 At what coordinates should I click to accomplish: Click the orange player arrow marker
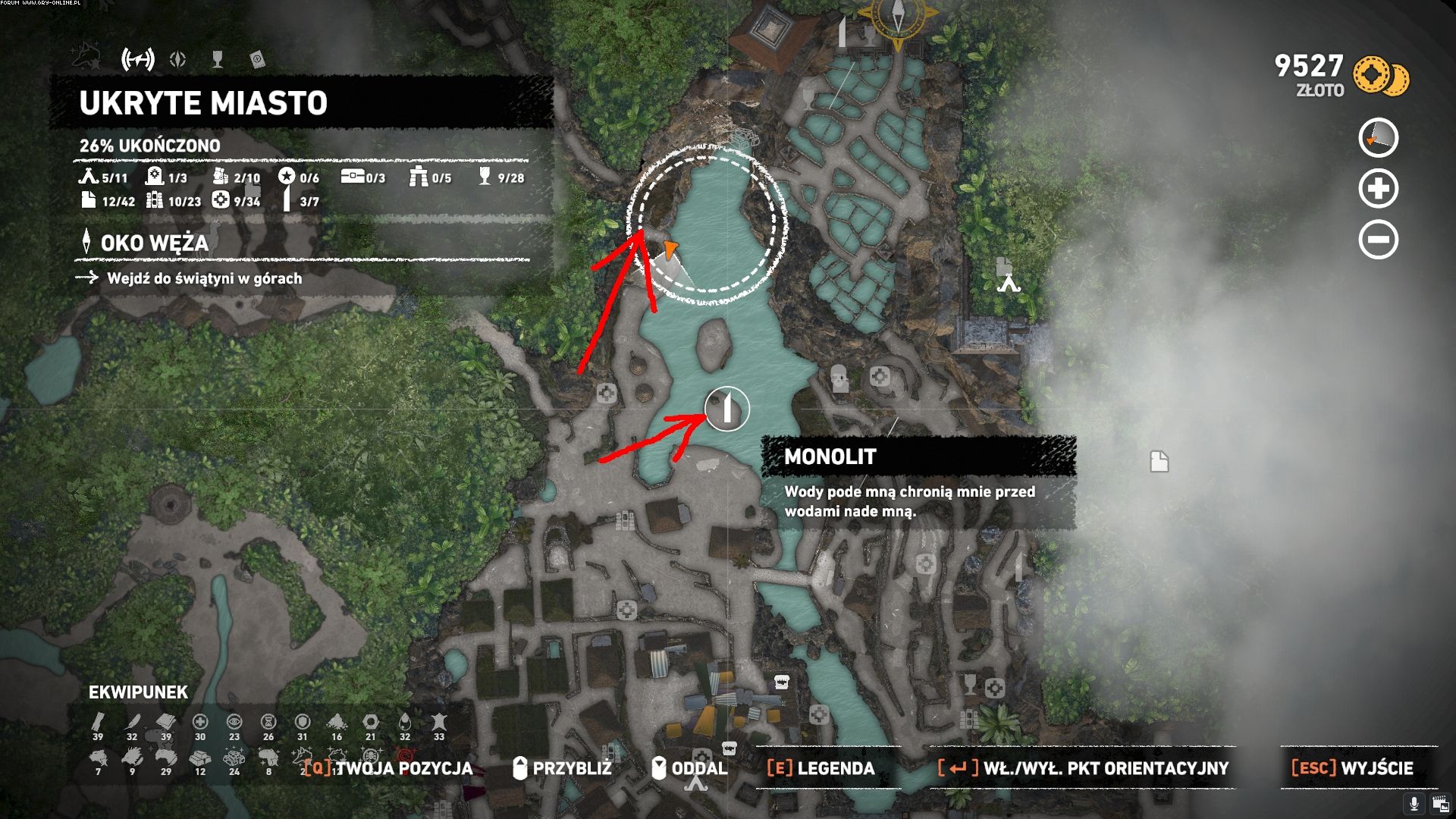click(670, 248)
